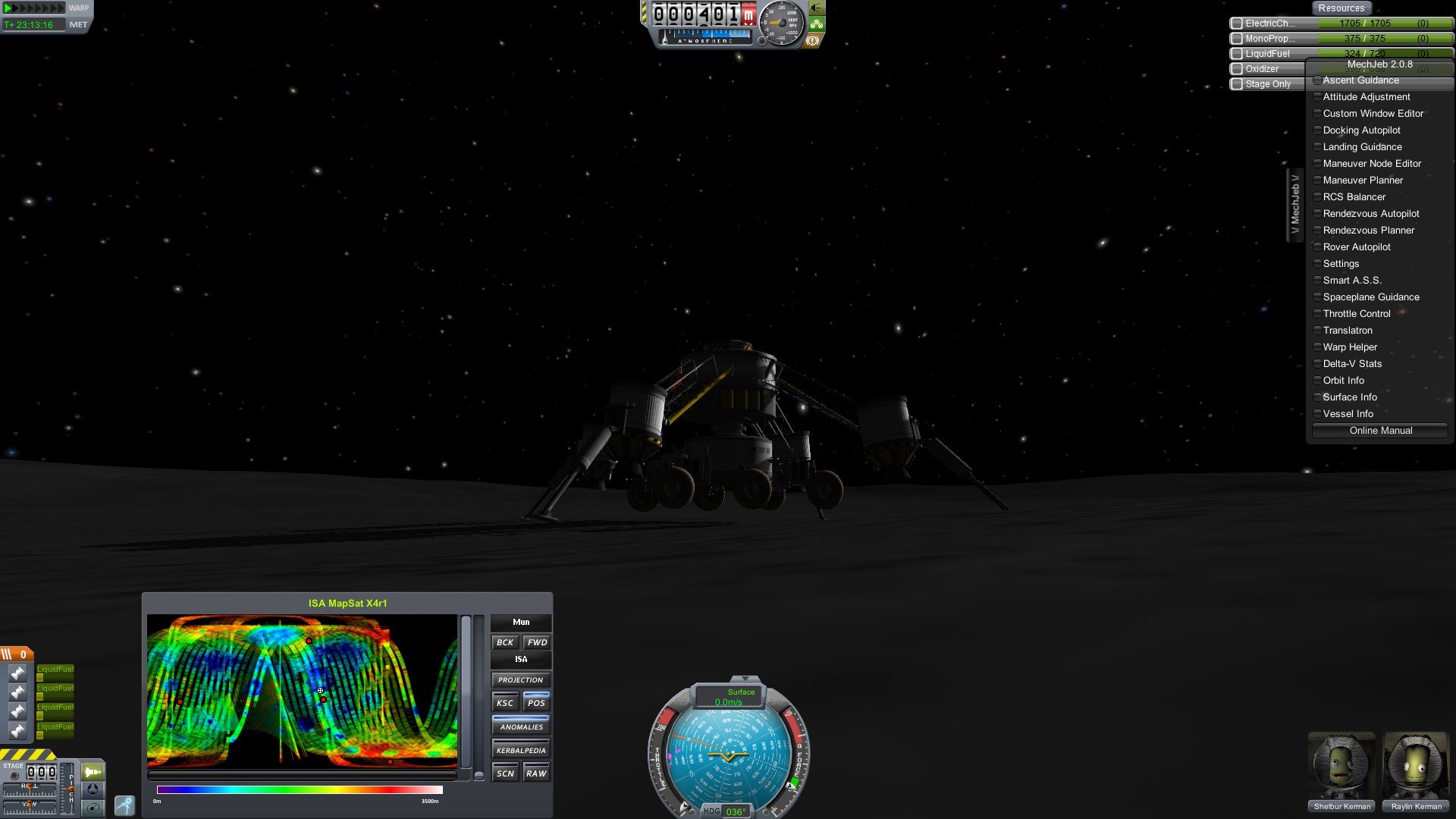Open the Rover Autopilot module
The width and height of the screenshot is (1456, 819).
(x=1357, y=247)
